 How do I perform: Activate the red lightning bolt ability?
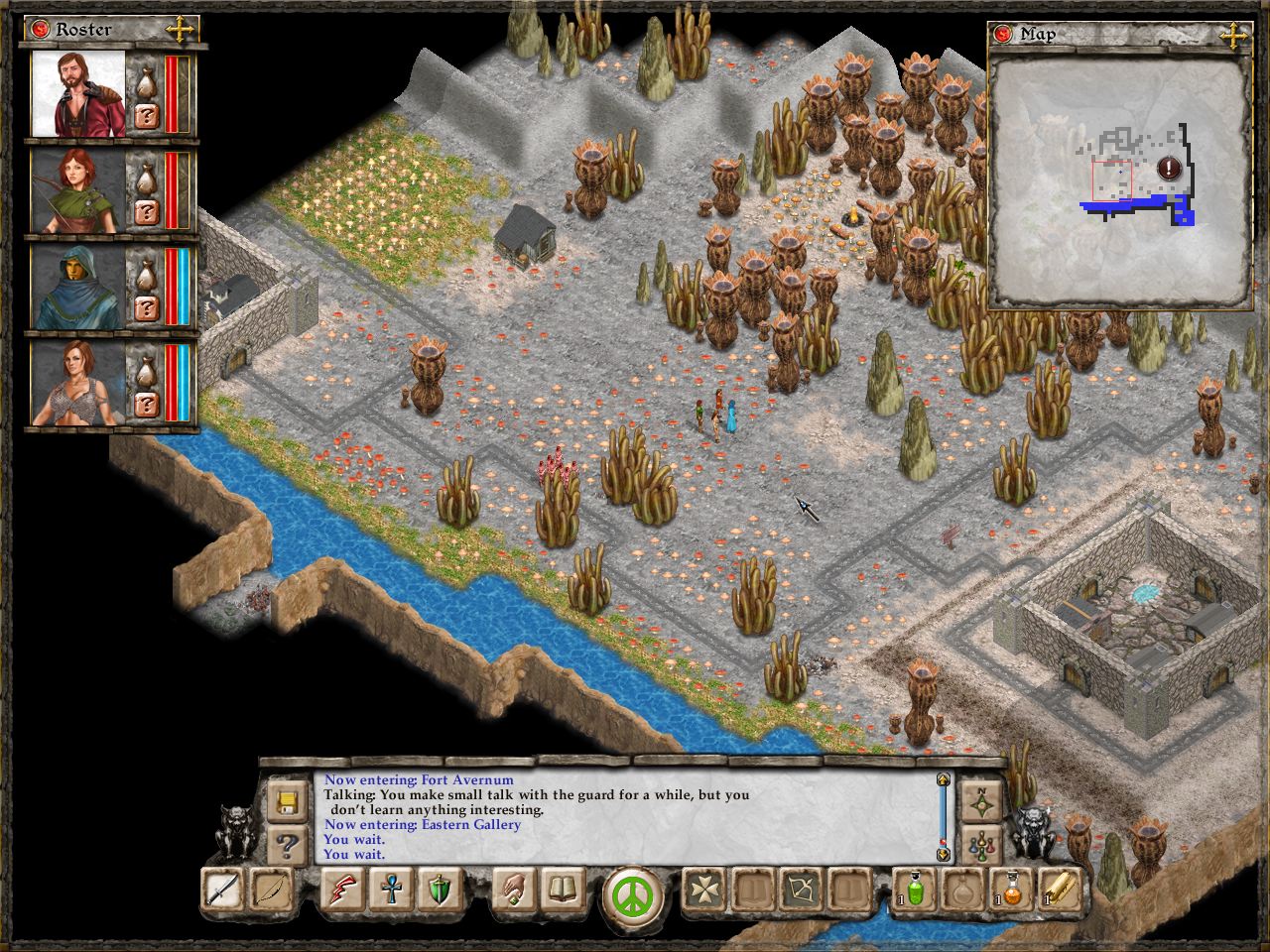(x=342, y=890)
